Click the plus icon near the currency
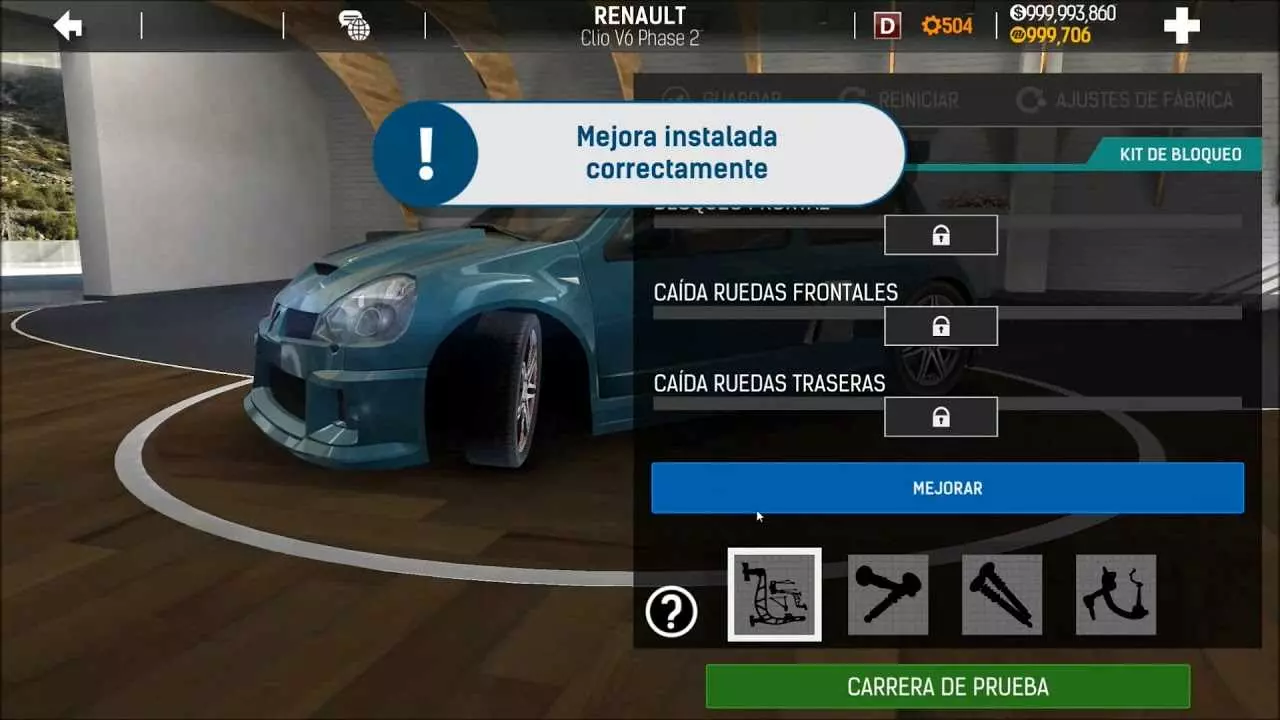The height and width of the screenshot is (720, 1280). tap(1179, 25)
